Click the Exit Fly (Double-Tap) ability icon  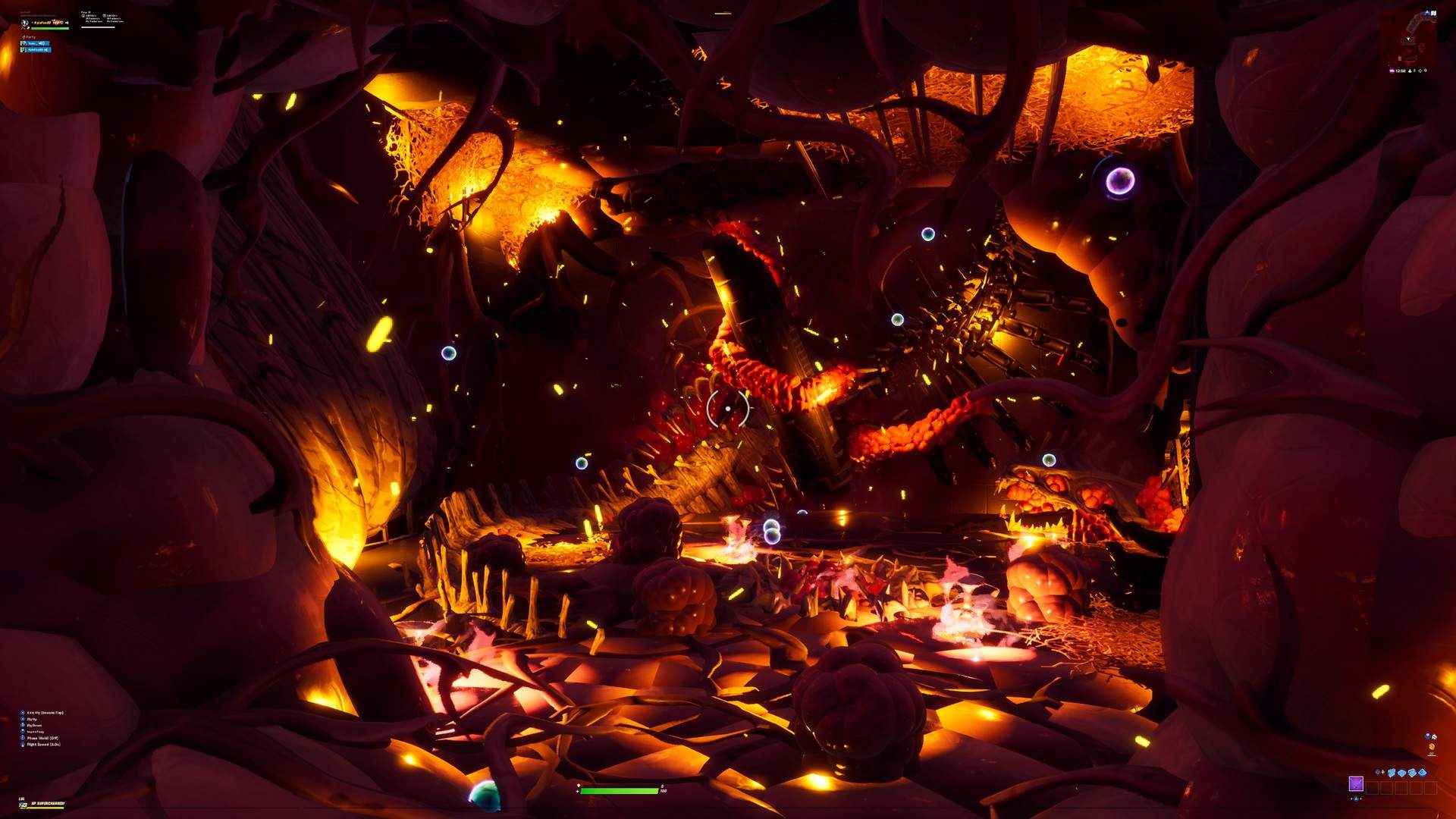[23, 713]
